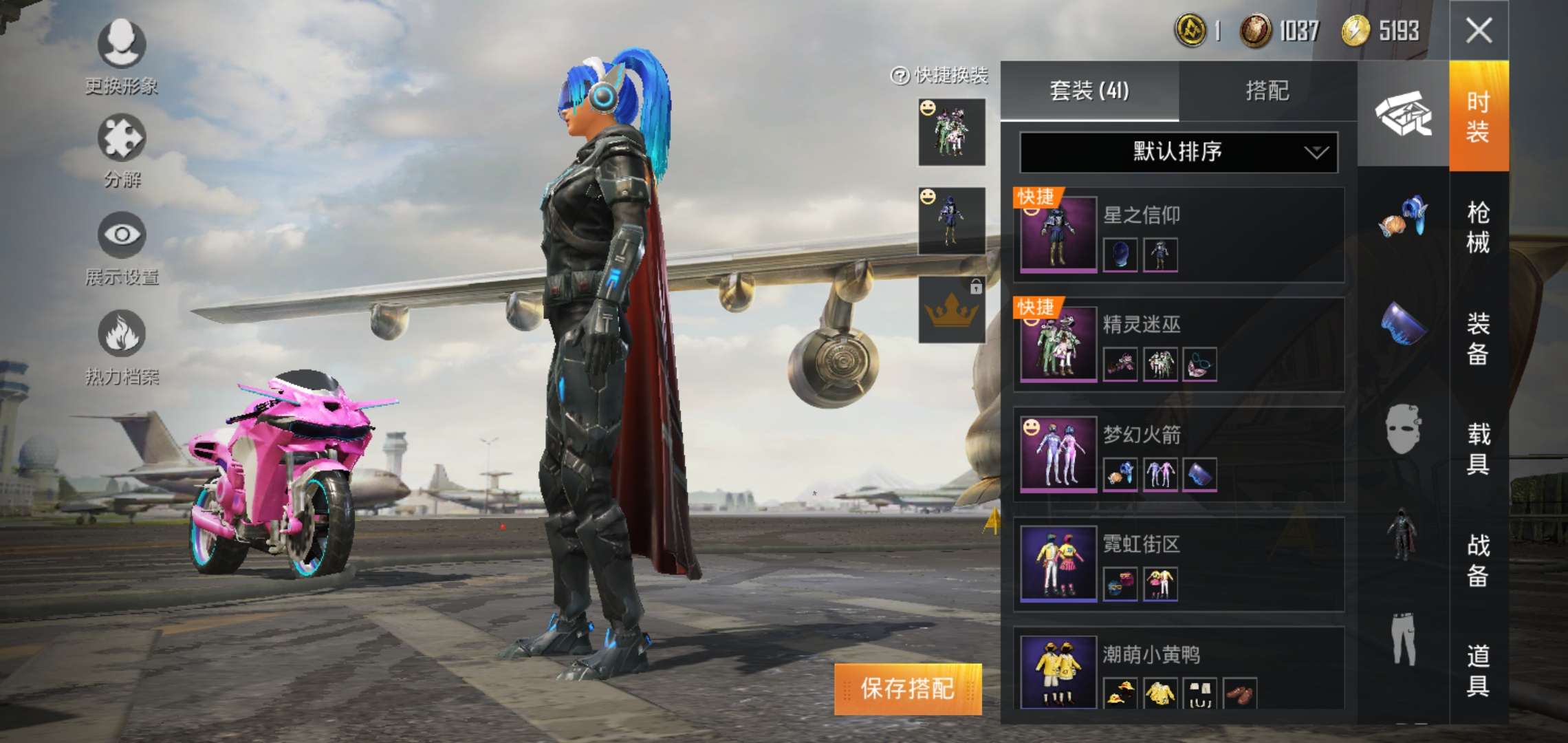Switch to the 套装 (41) tab
The image size is (1568, 743).
click(x=1089, y=91)
